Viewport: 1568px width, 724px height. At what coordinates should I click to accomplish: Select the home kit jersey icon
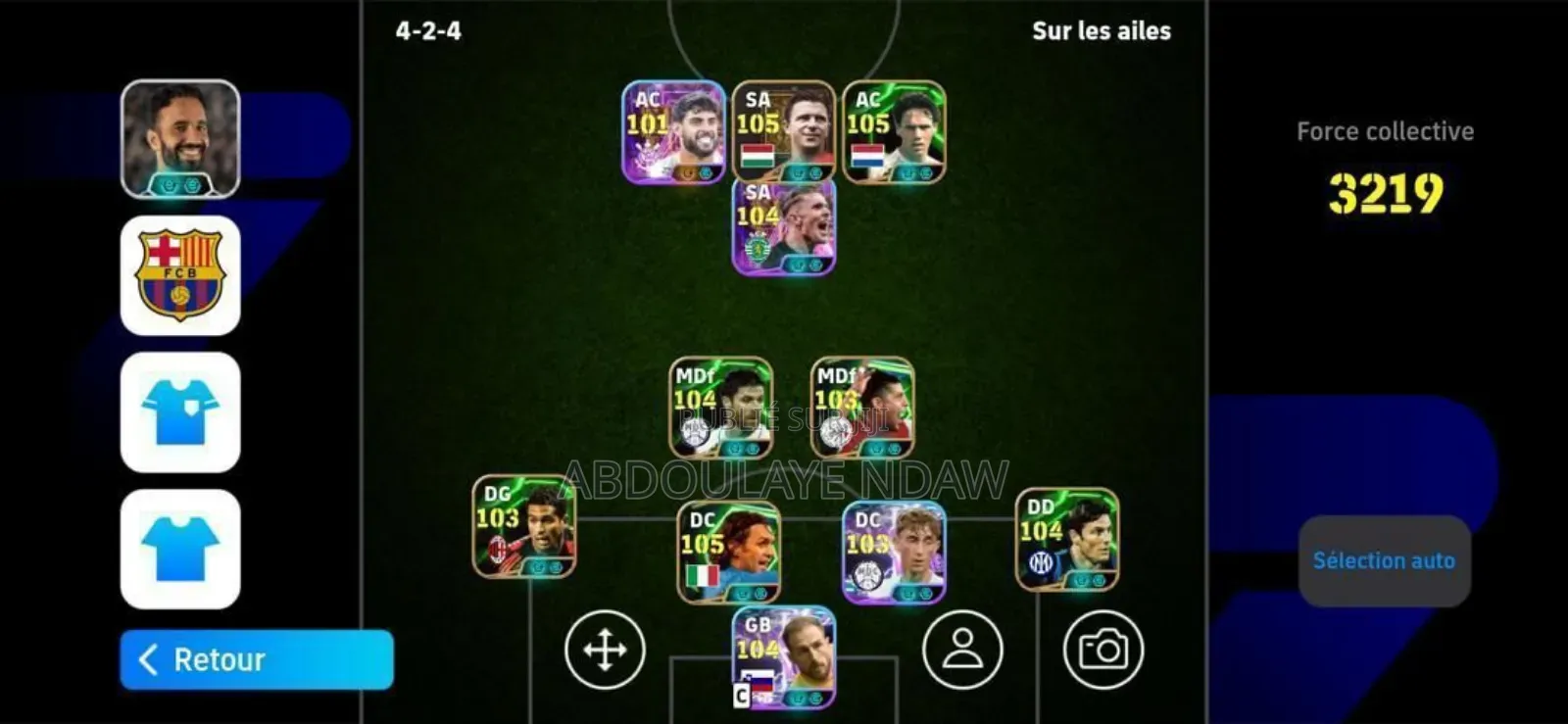(x=179, y=412)
